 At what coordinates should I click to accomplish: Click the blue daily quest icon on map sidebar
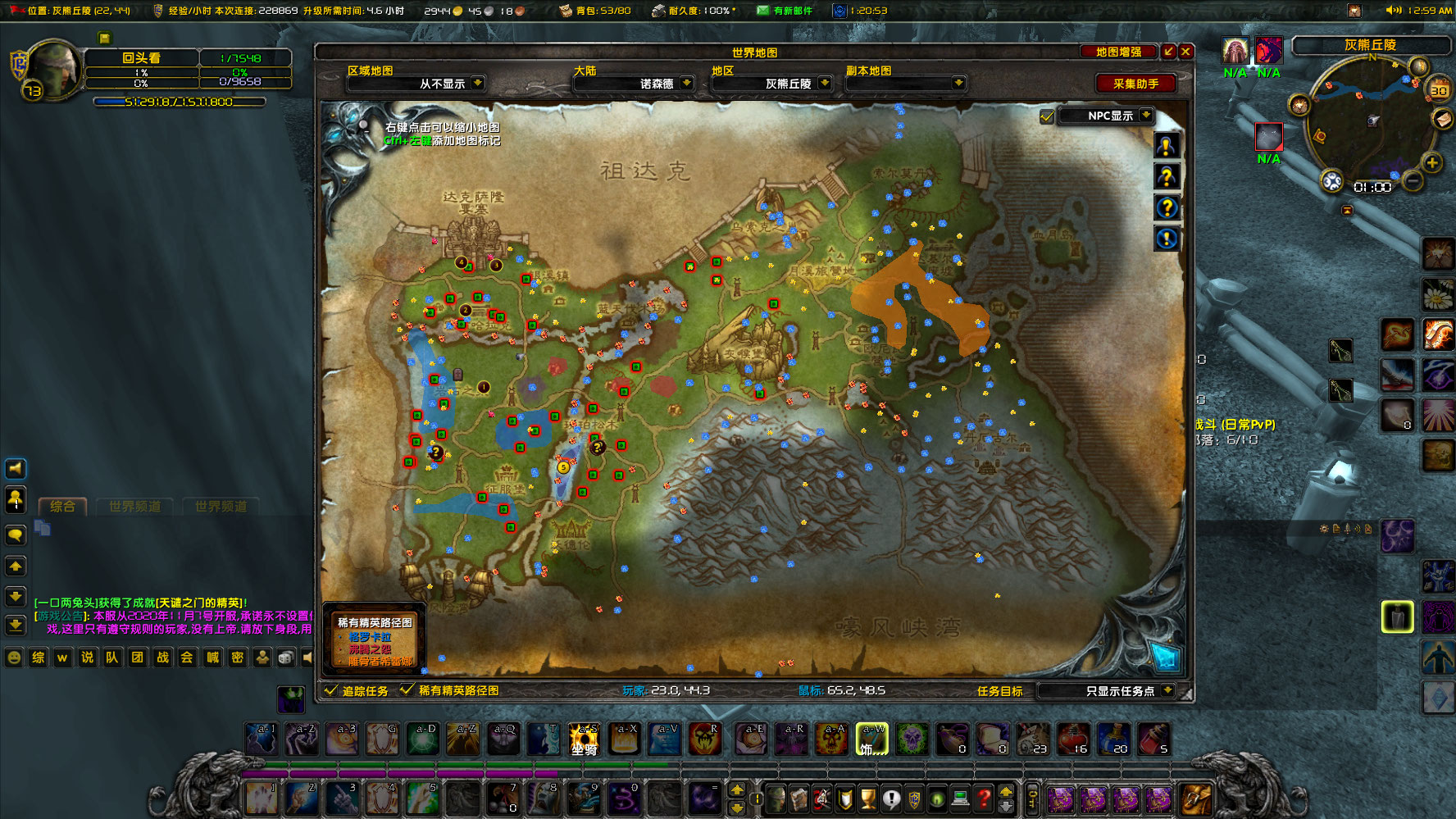coord(1167,239)
